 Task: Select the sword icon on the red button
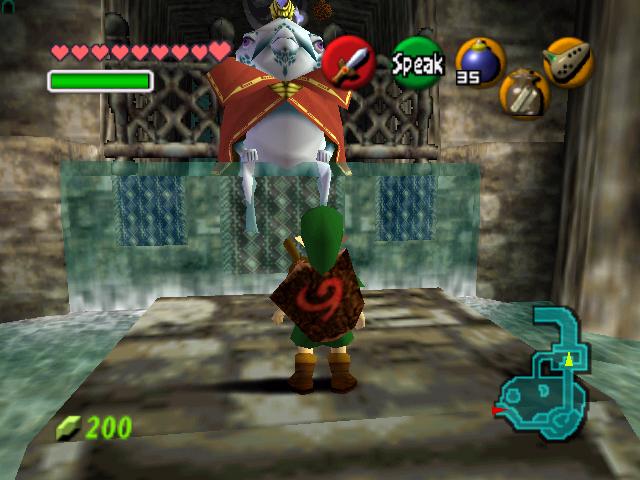pos(348,62)
